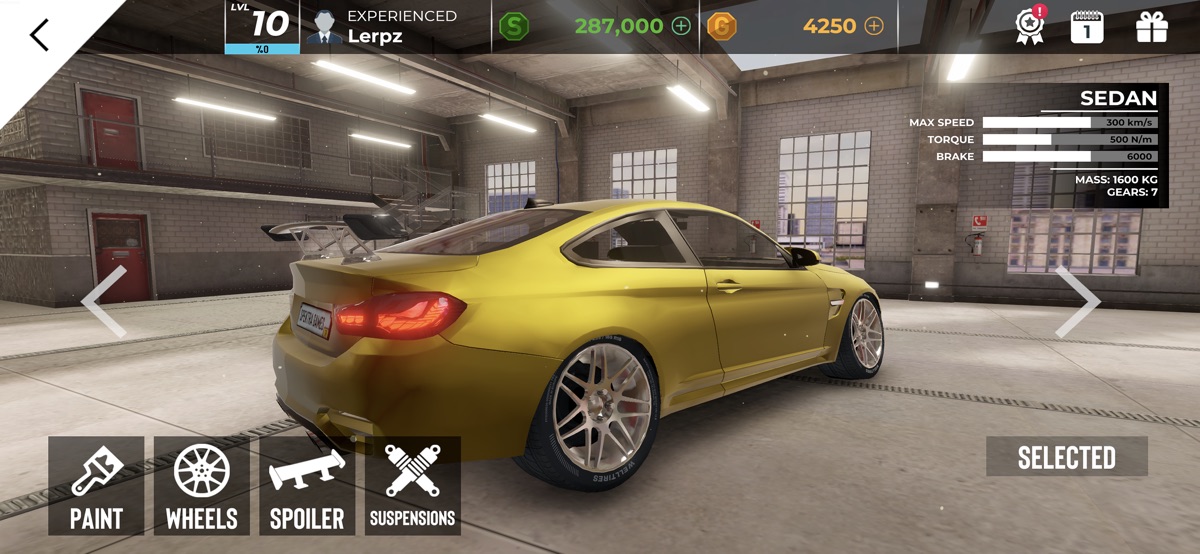Open the daily calendar rewards
Image resolution: width=1200 pixels, height=554 pixels.
(1087, 26)
